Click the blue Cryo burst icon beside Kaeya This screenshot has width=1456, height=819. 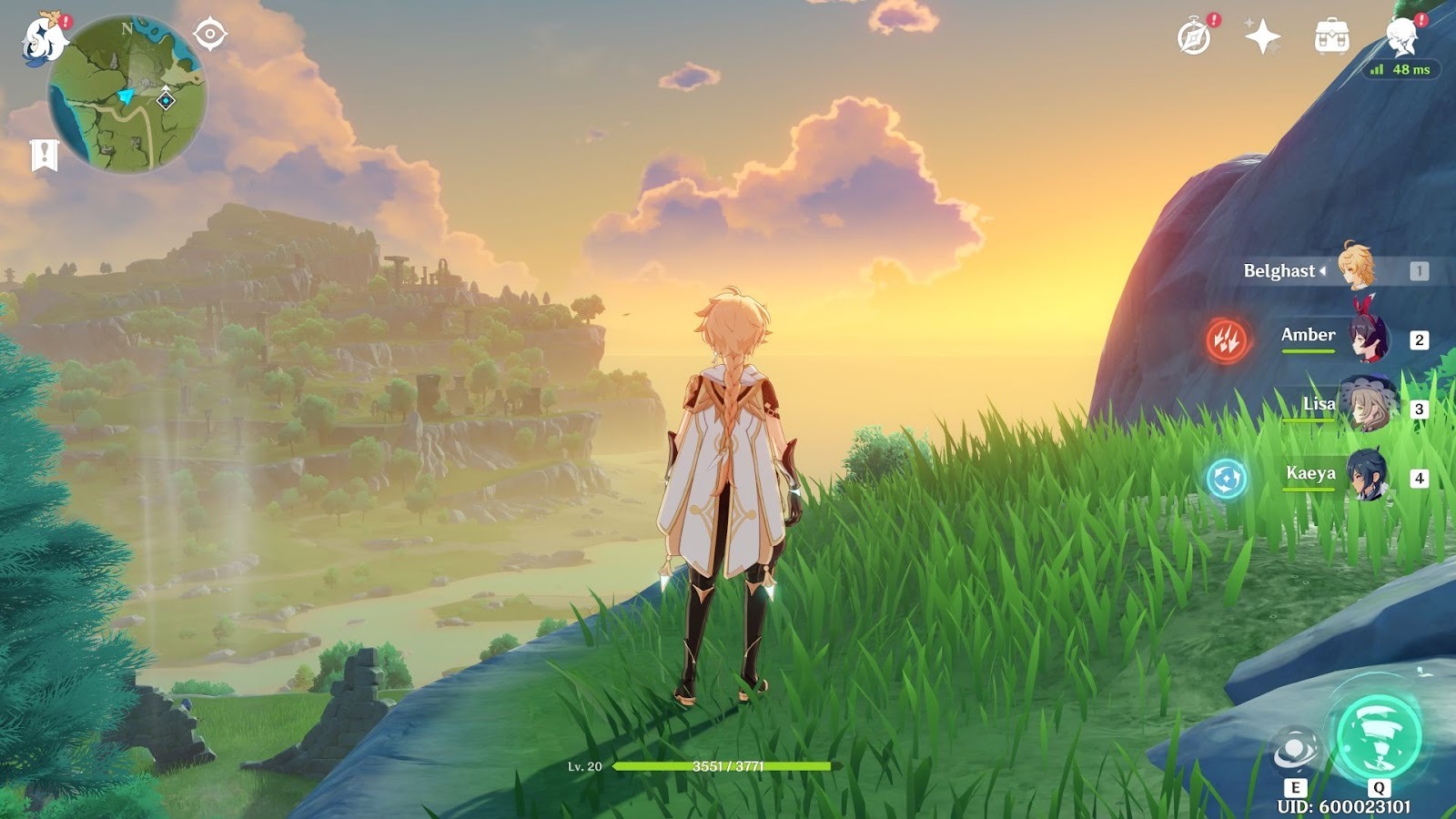1226,478
